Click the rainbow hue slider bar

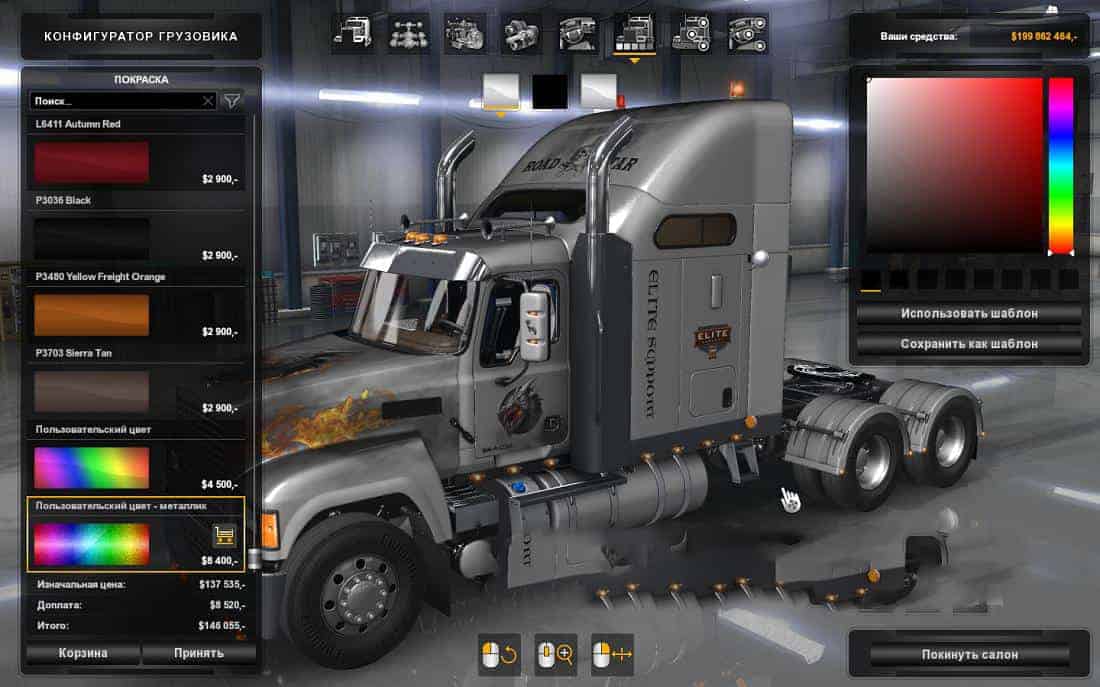pos(1060,165)
